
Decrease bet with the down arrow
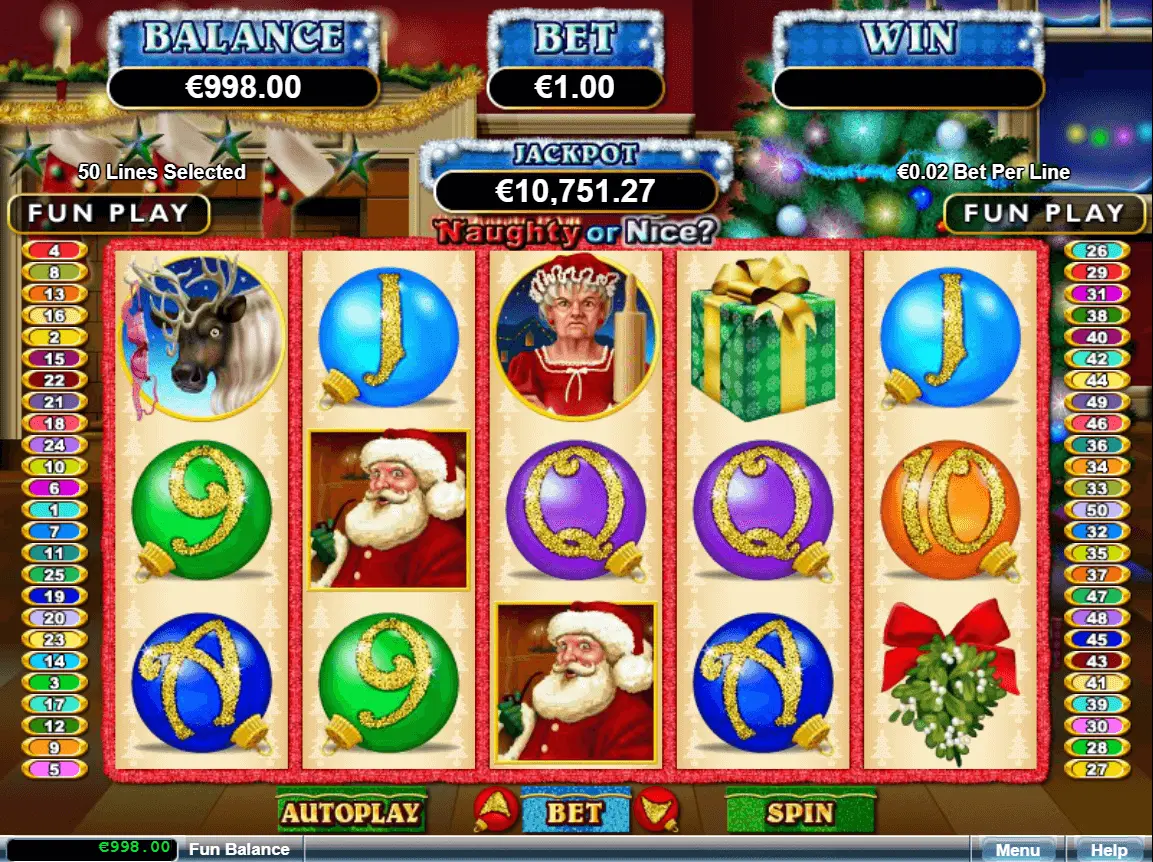pos(656,807)
